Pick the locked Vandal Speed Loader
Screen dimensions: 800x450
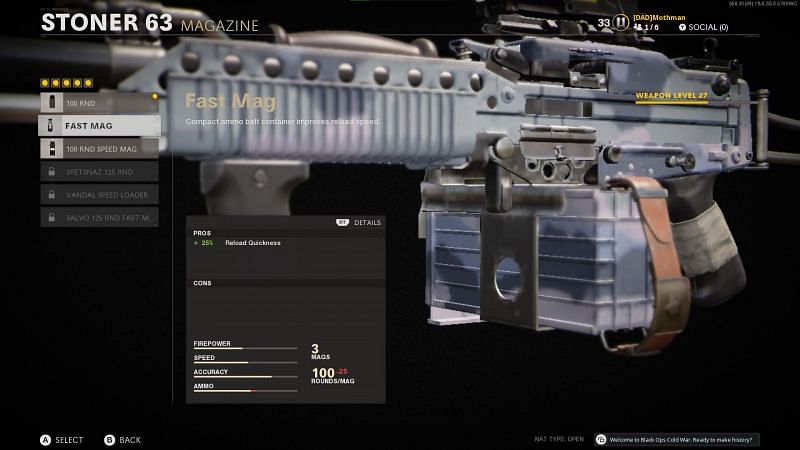click(x=99, y=194)
